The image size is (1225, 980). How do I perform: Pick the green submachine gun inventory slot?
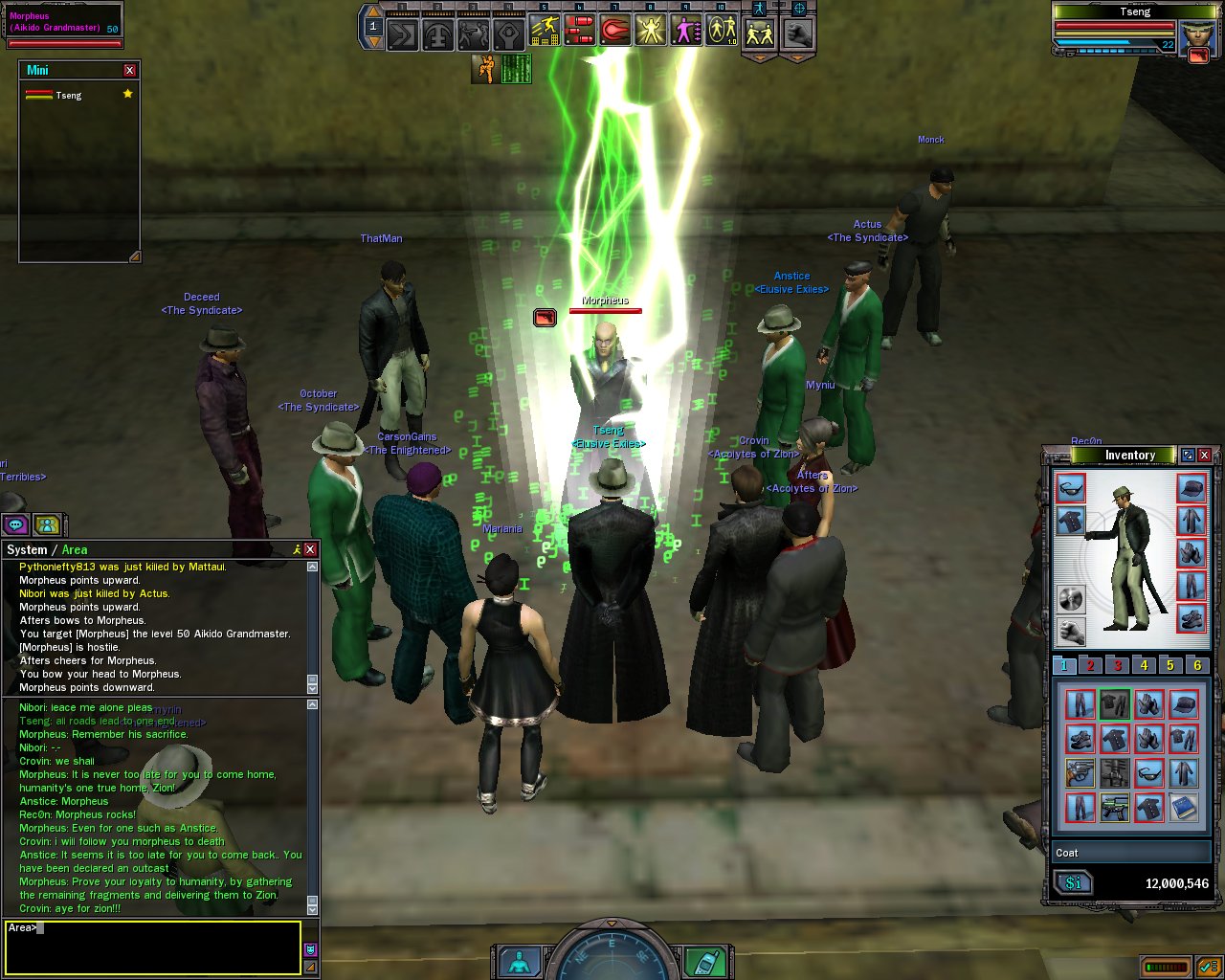point(1115,807)
